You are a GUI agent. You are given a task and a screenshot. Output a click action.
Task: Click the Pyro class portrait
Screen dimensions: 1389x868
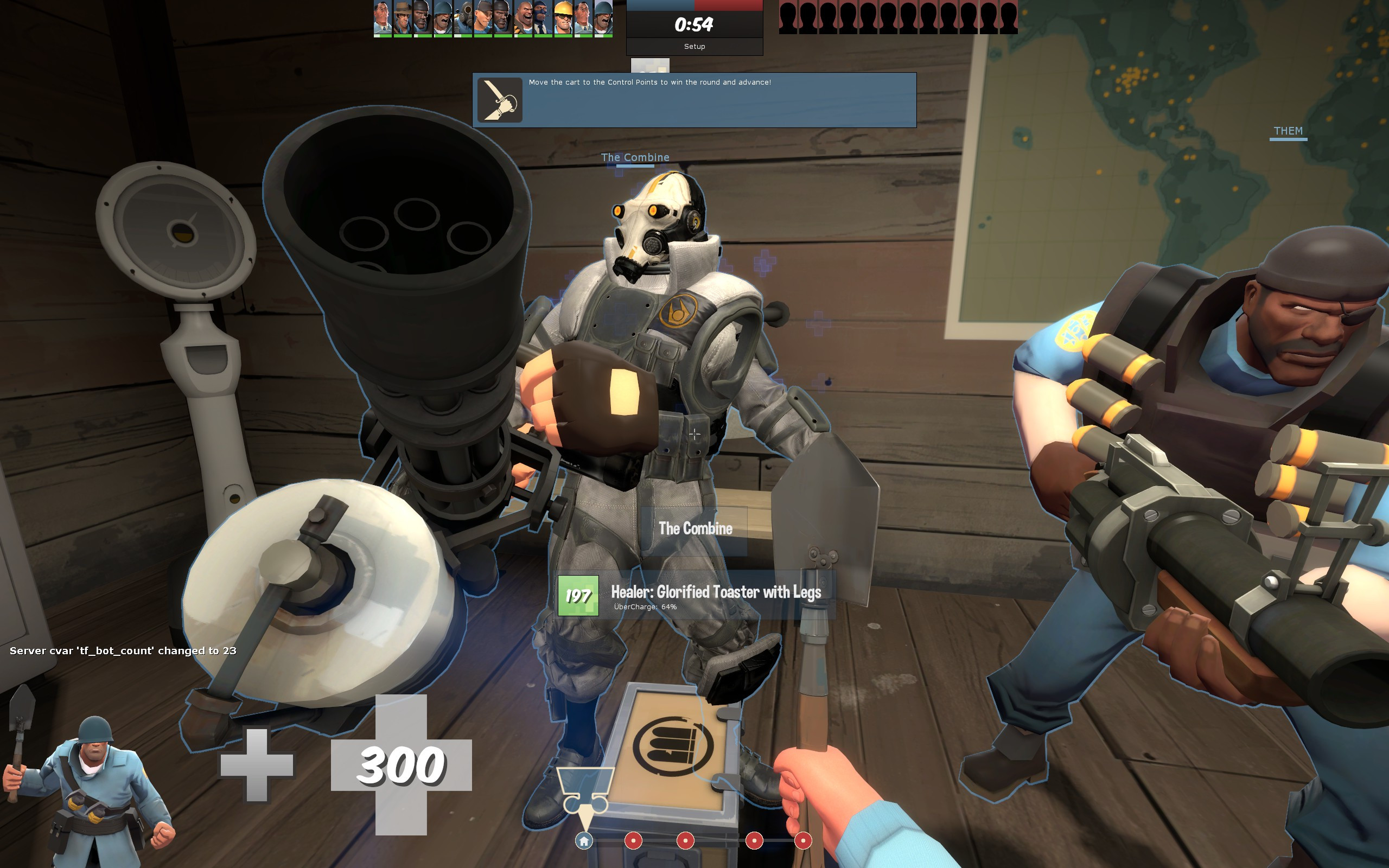click(x=462, y=19)
